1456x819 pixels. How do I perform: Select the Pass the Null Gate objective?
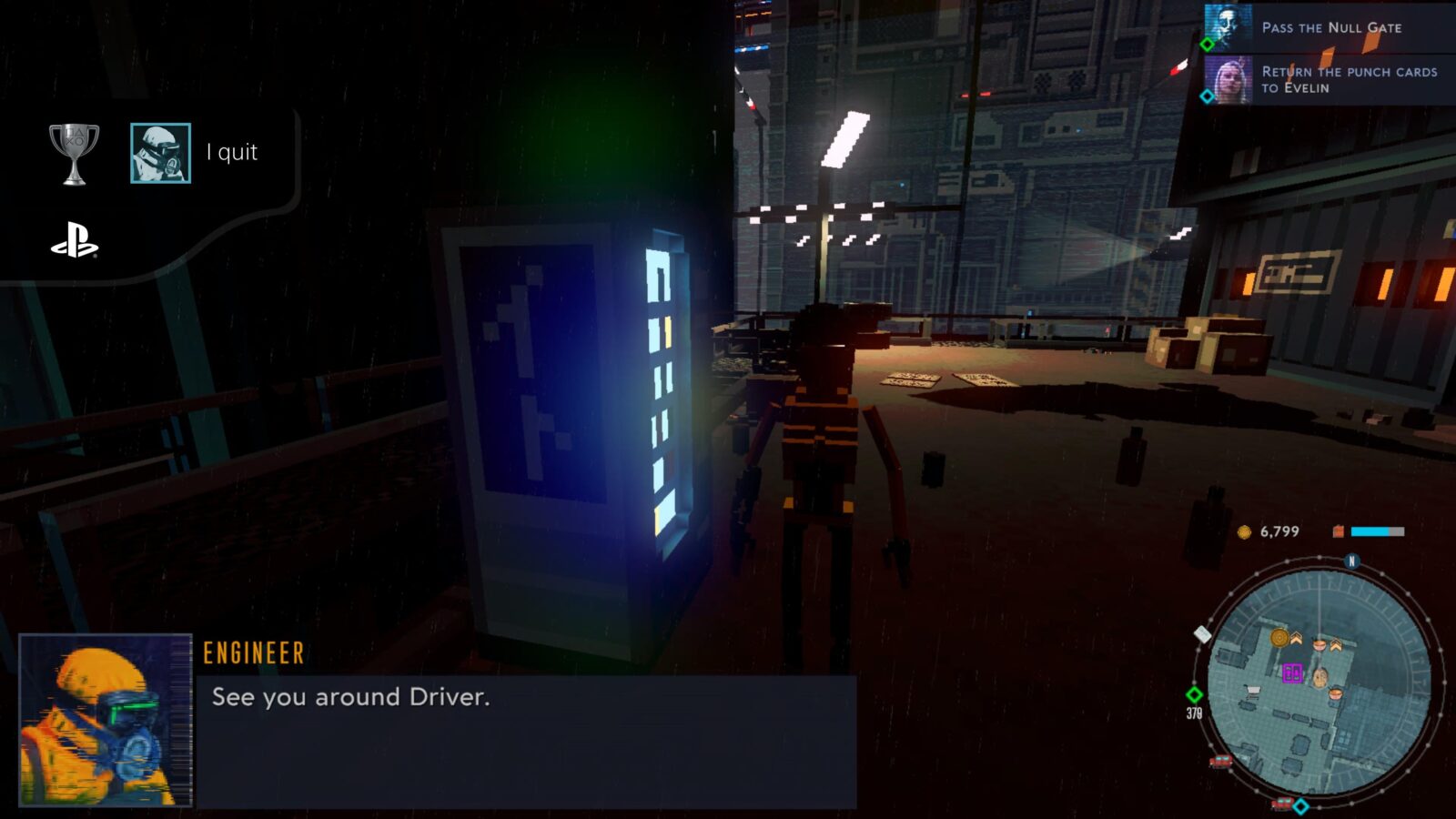(1330, 27)
